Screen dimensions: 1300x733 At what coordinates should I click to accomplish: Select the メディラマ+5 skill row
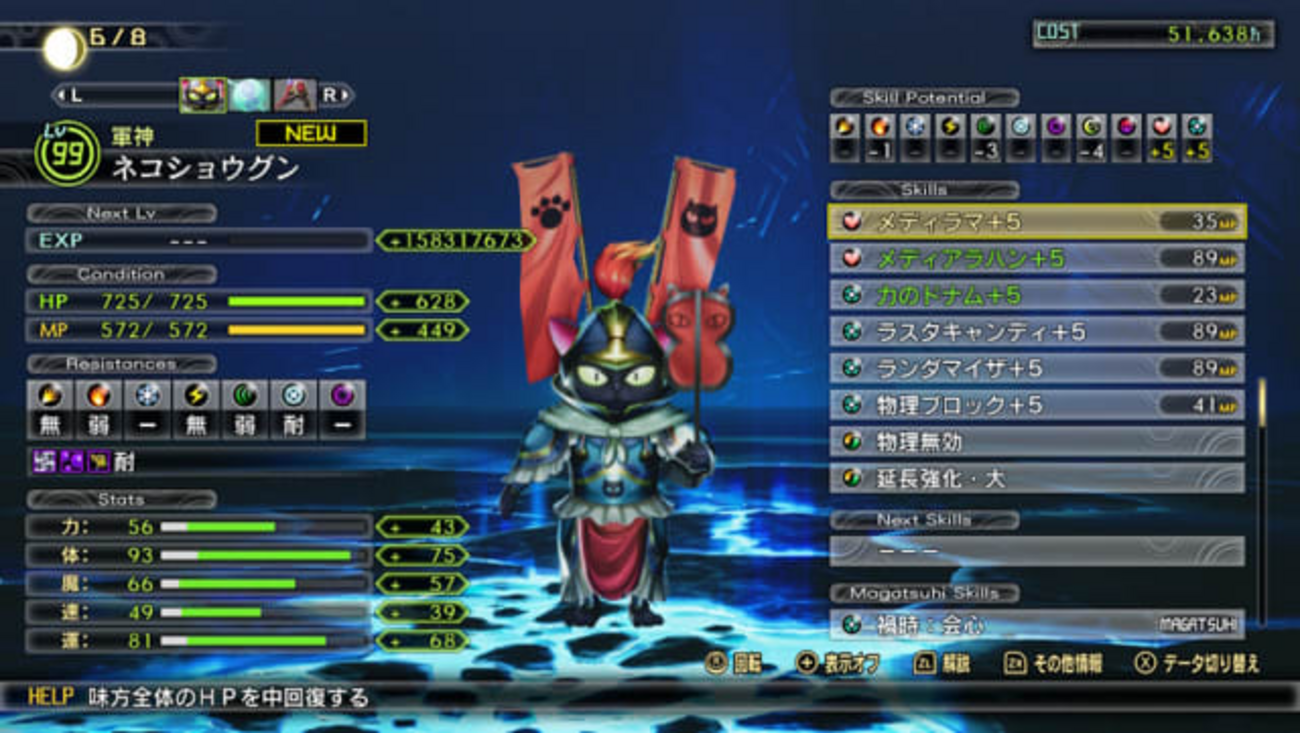[1037, 222]
